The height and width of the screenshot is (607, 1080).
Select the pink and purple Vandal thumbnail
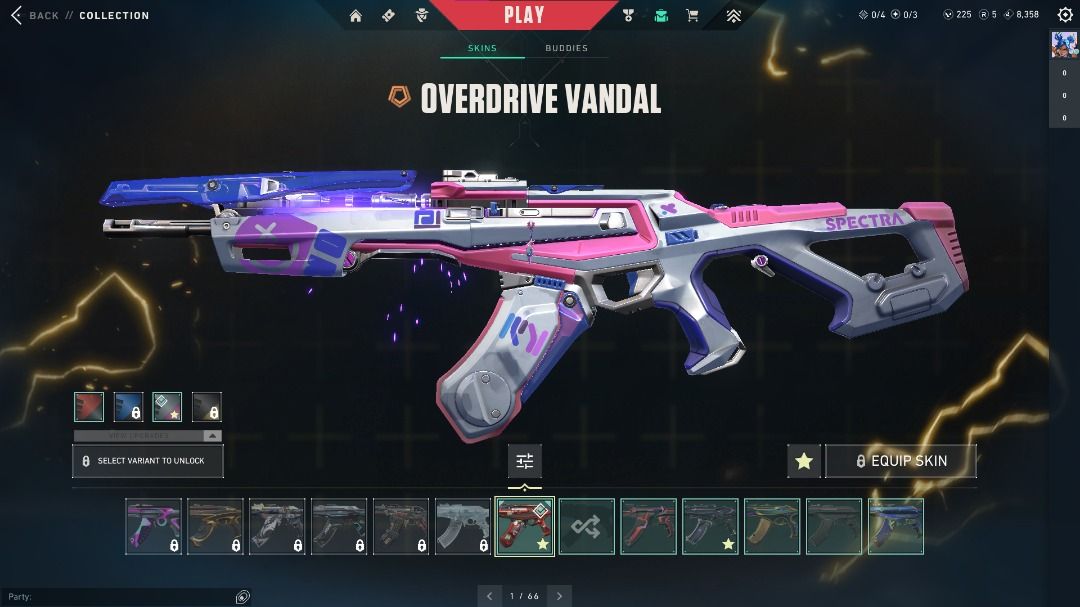(x=154, y=526)
